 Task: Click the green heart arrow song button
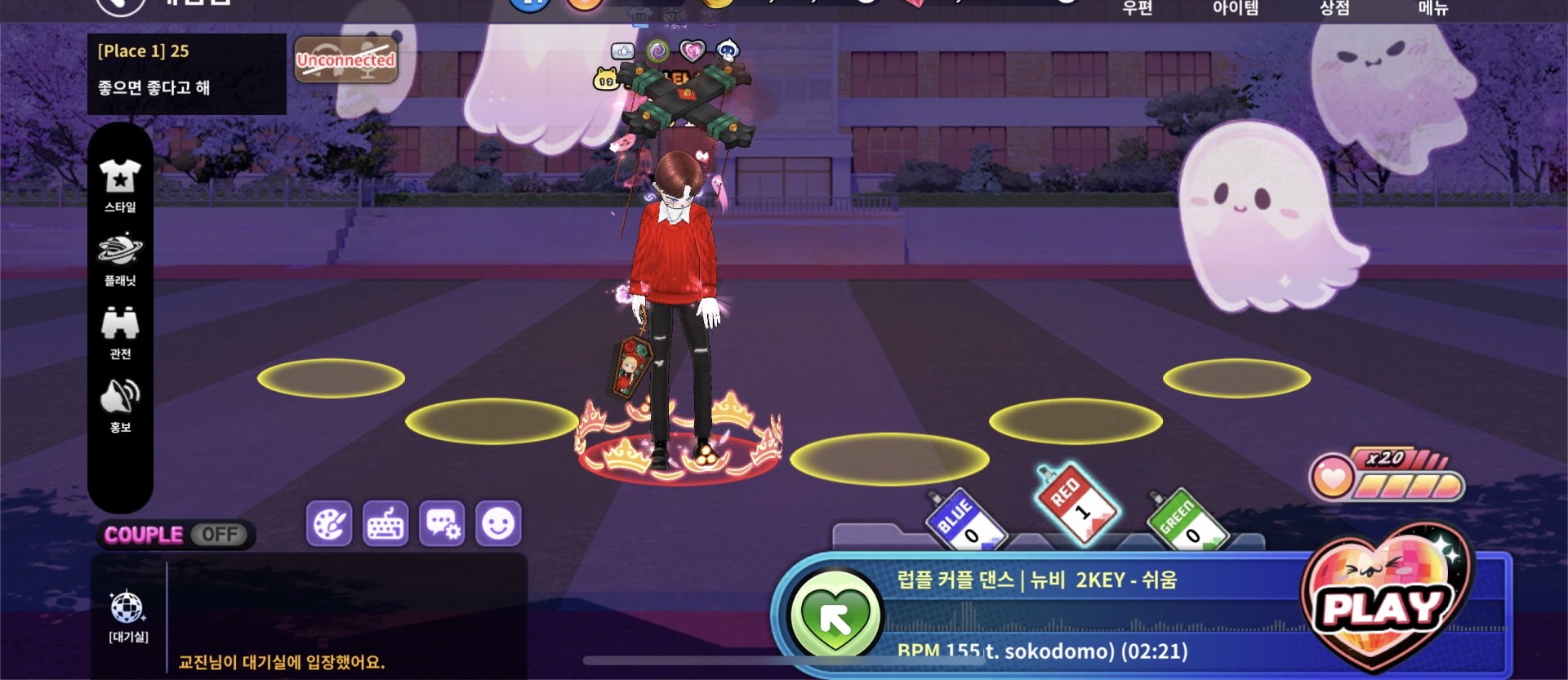point(835,618)
